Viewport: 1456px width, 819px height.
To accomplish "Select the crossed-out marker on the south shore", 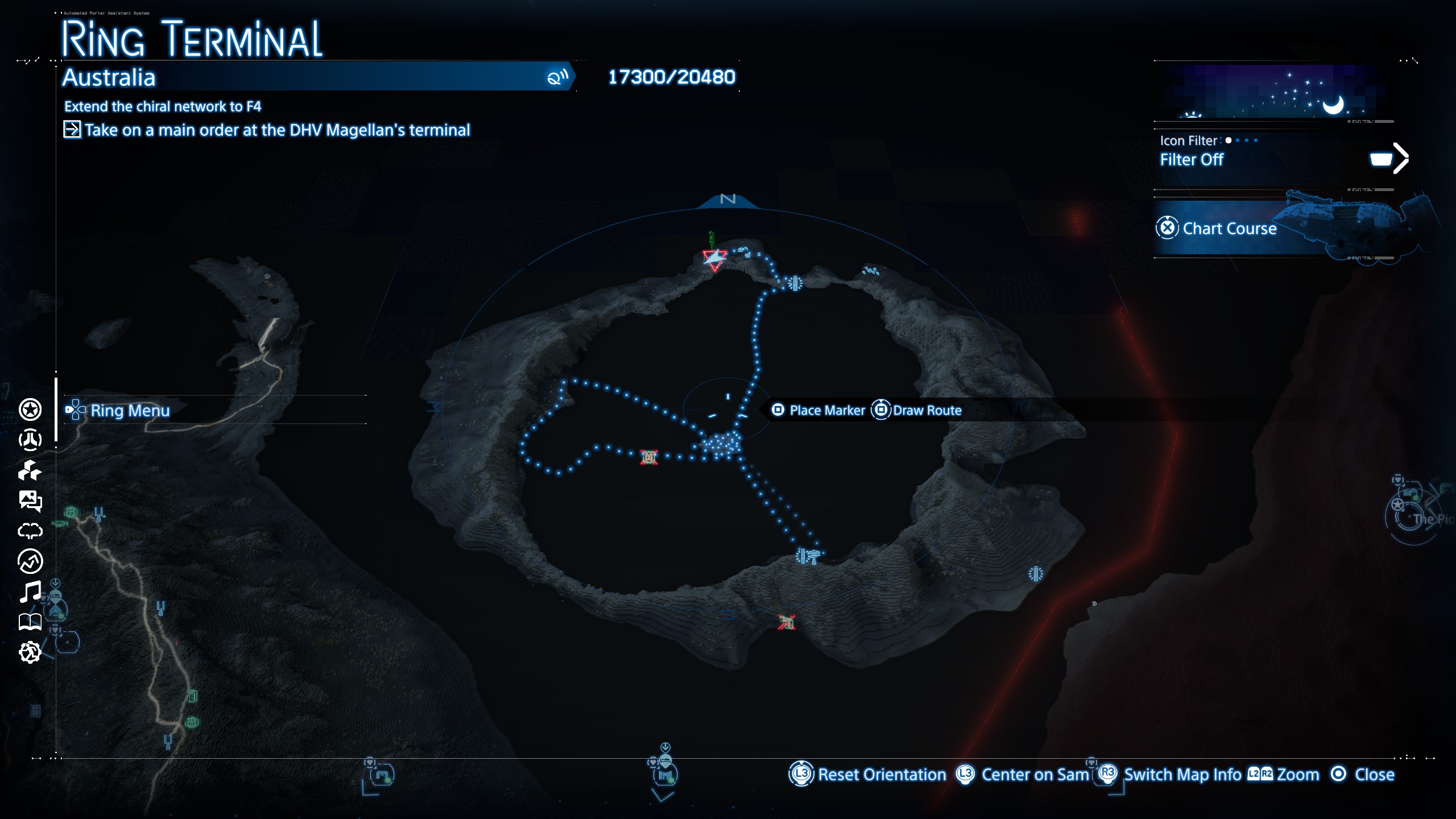I will [x=787, y=622].
